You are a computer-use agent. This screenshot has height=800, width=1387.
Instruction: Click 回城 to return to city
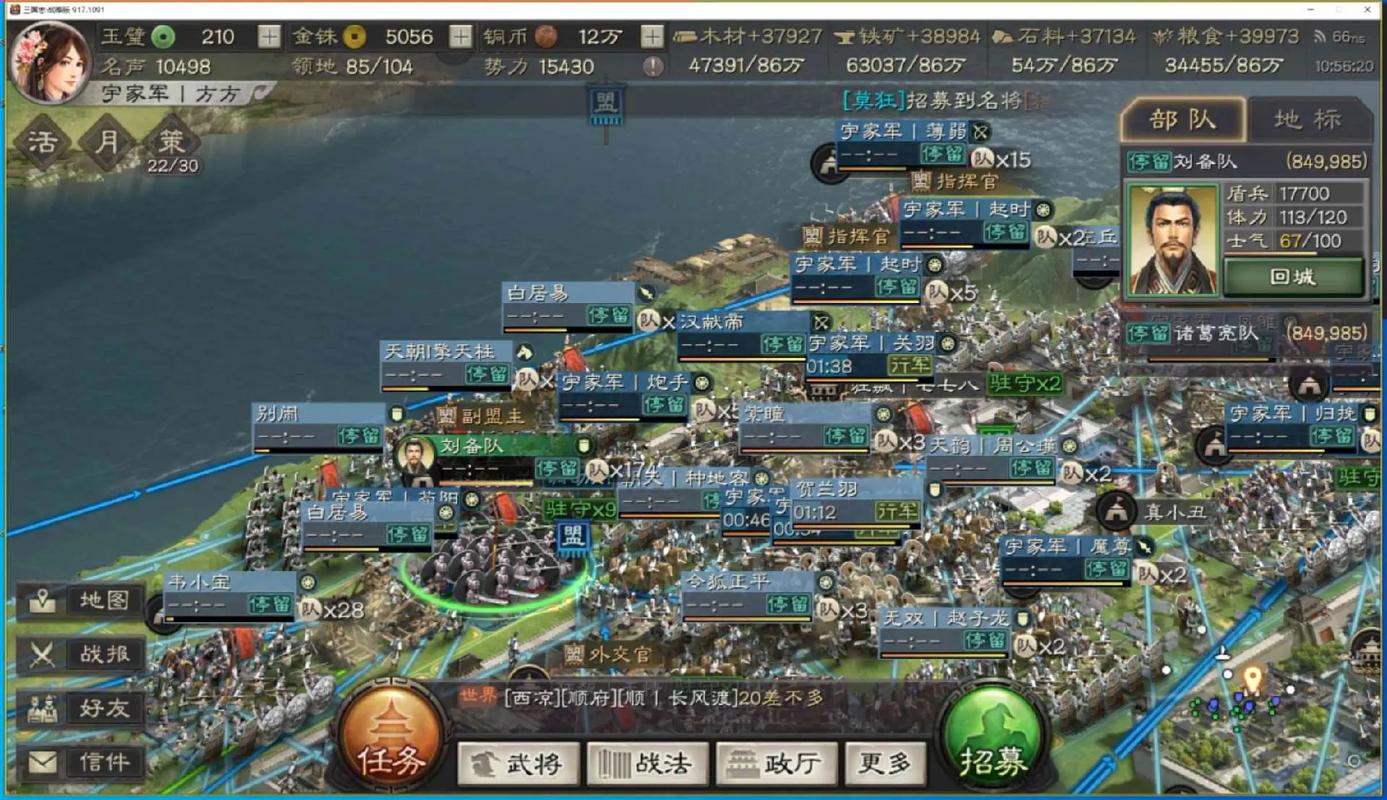coord(1293,277)
